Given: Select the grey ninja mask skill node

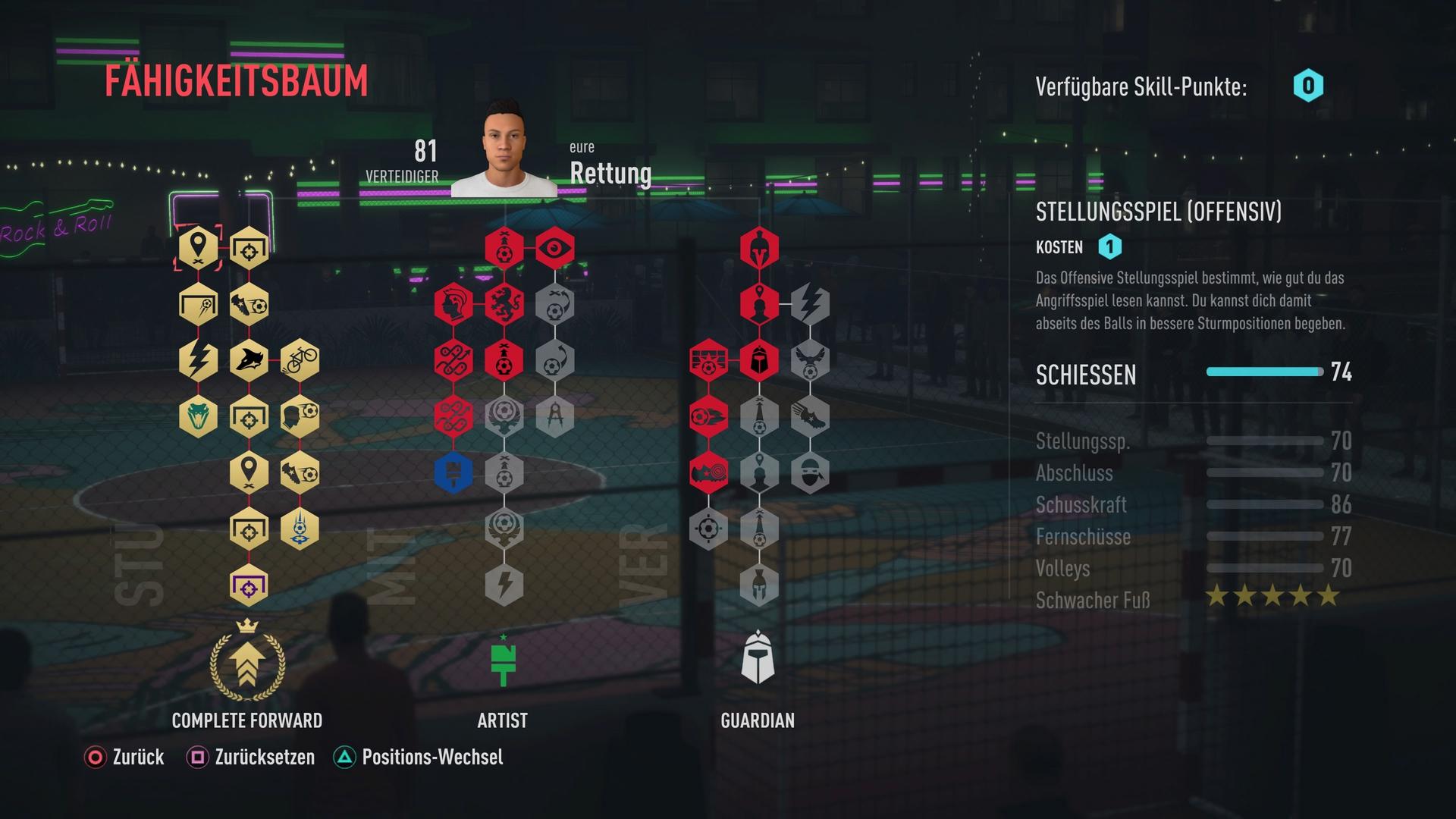Looking at the screenshot, I should 810,472.
